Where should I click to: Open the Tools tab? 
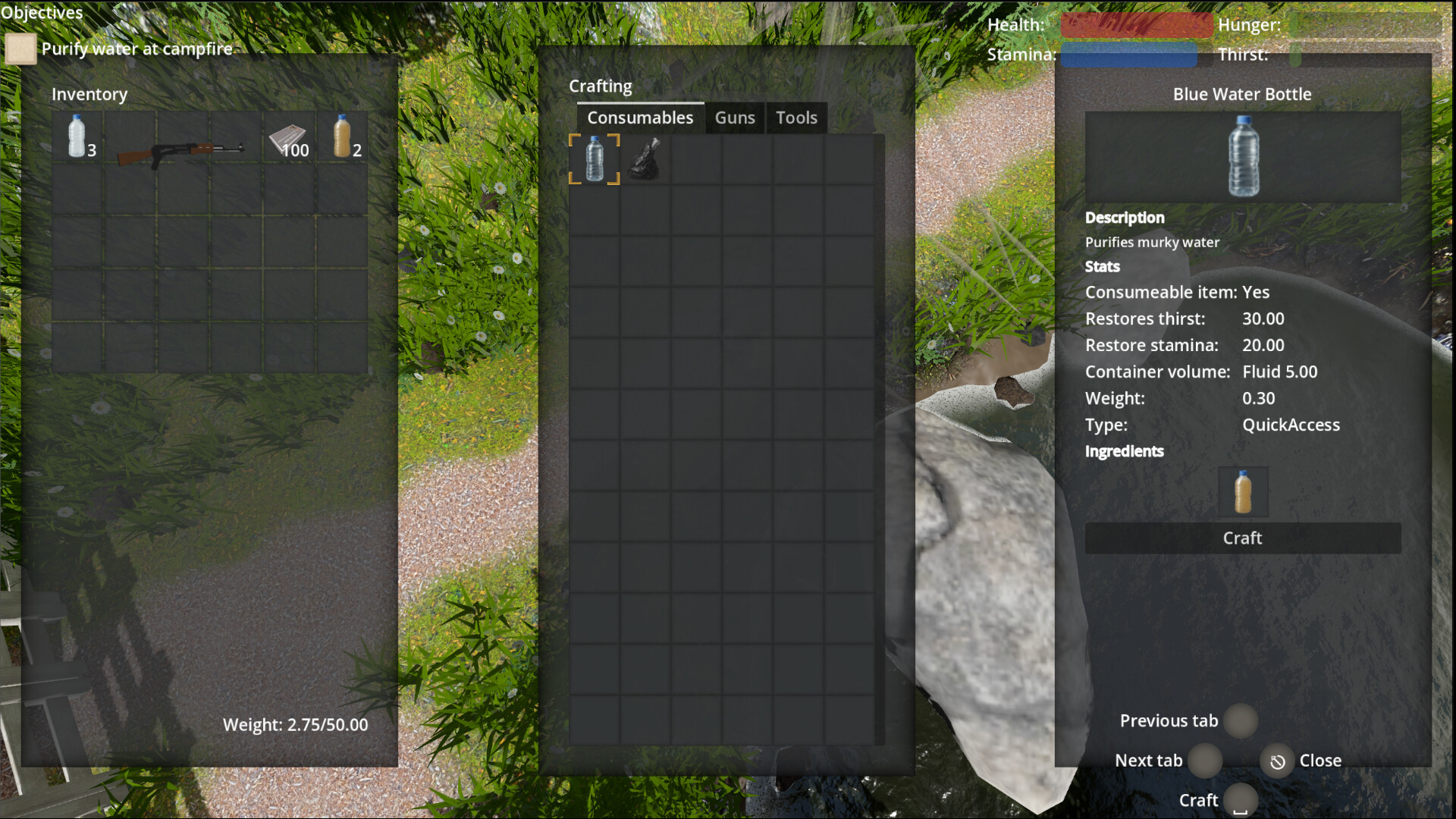(x=795, y=118)
